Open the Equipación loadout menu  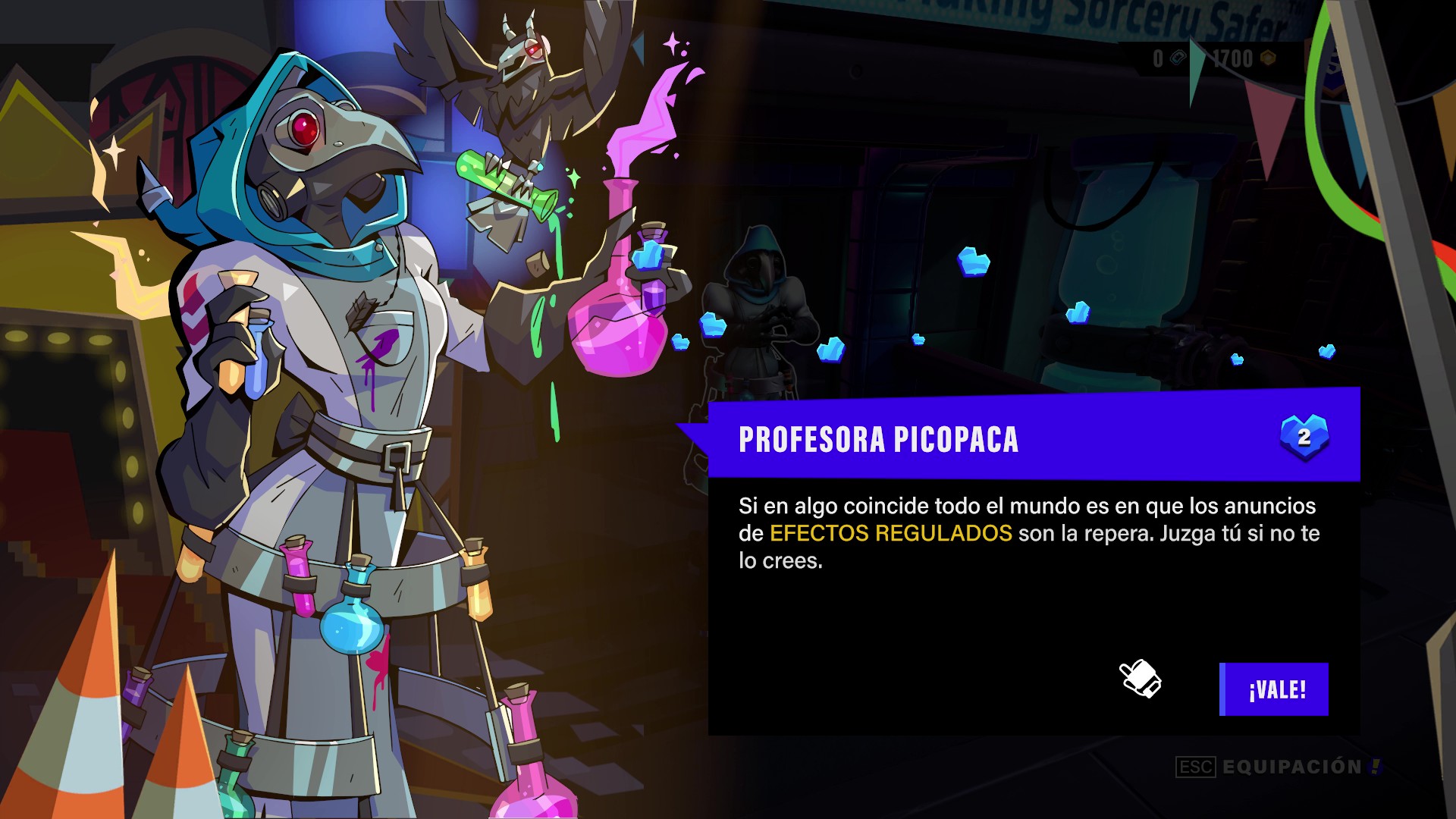[1291, 767]
